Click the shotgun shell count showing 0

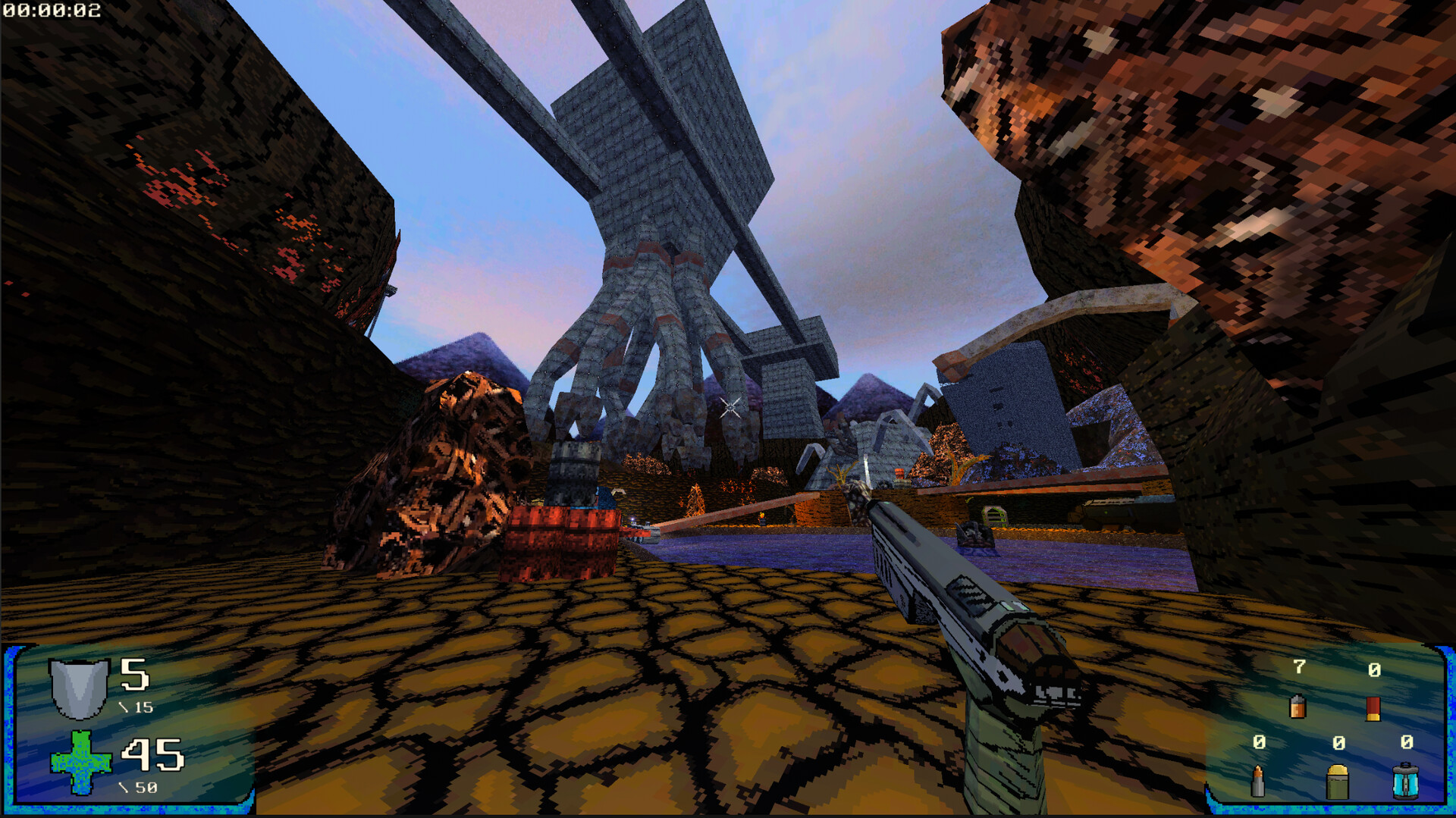point(1375,669)
